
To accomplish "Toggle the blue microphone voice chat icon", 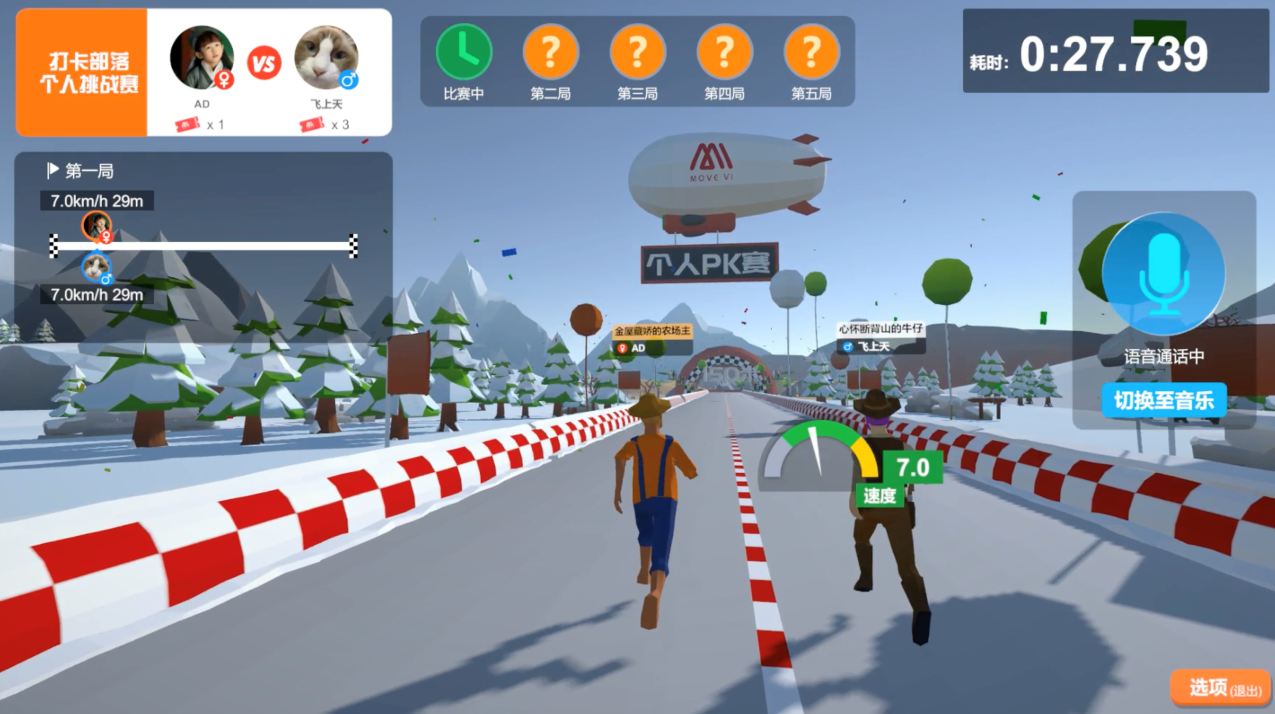I will pyautogui.click(x=1163, y=273).
